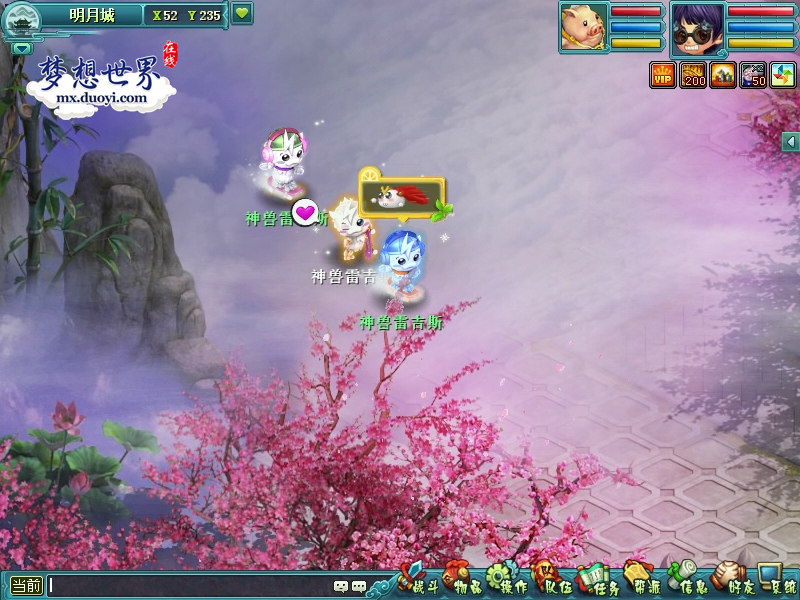The height and width of the screenshot is (600, 800).
Task: Open the 操作 (Actions) menu
Action: point(508,580)
